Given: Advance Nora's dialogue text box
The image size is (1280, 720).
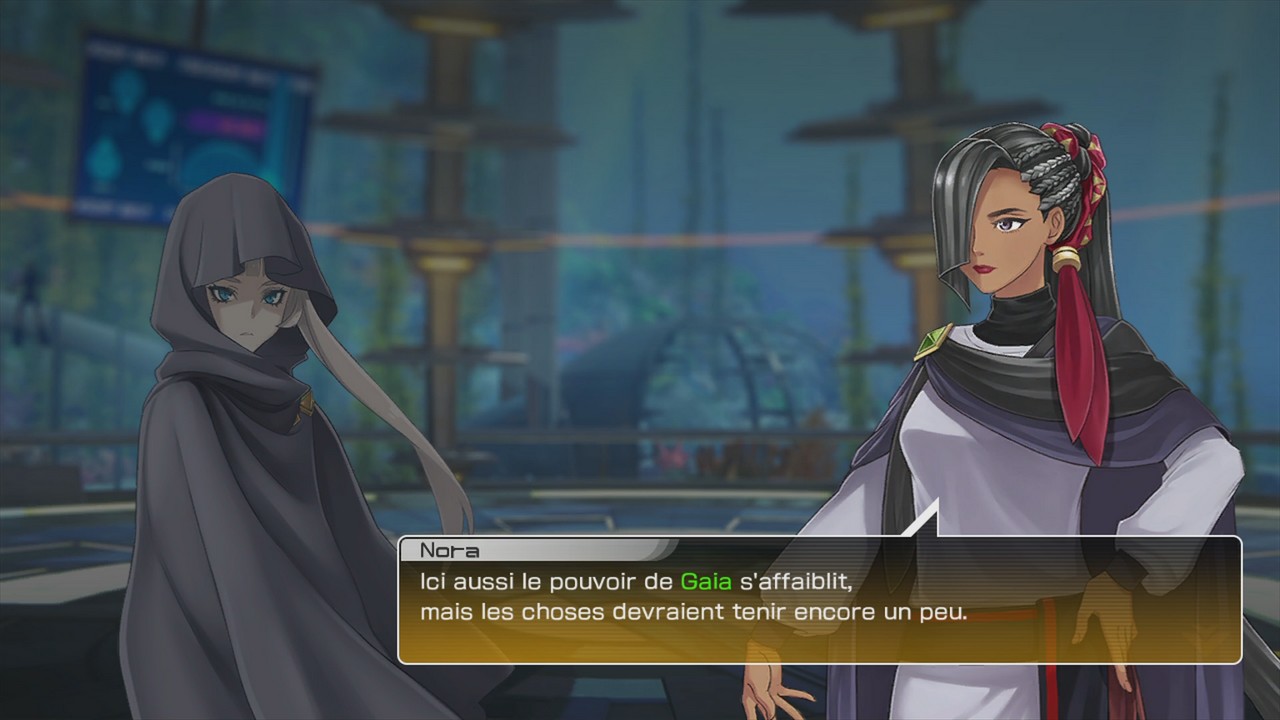Looking at the screenshot, I should (819, 600).
